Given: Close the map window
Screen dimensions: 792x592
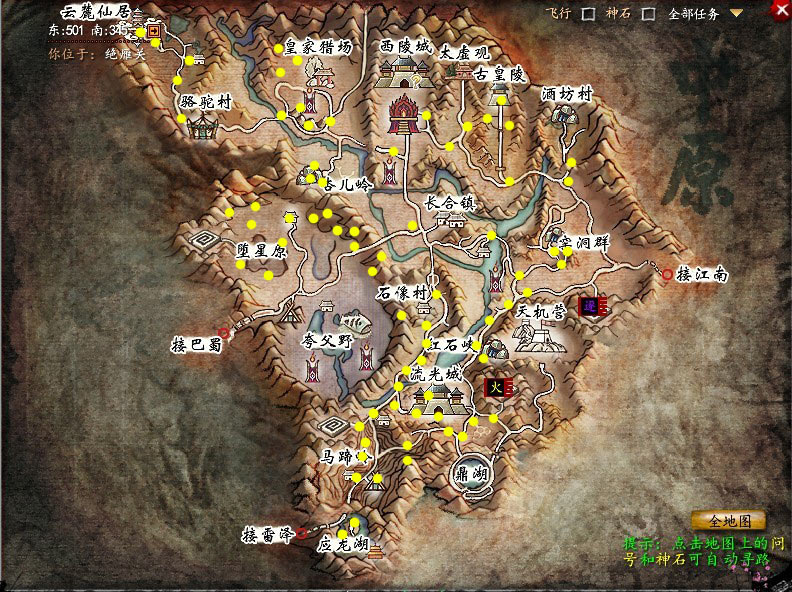Looking at the screenshot, I should point(780,10).
